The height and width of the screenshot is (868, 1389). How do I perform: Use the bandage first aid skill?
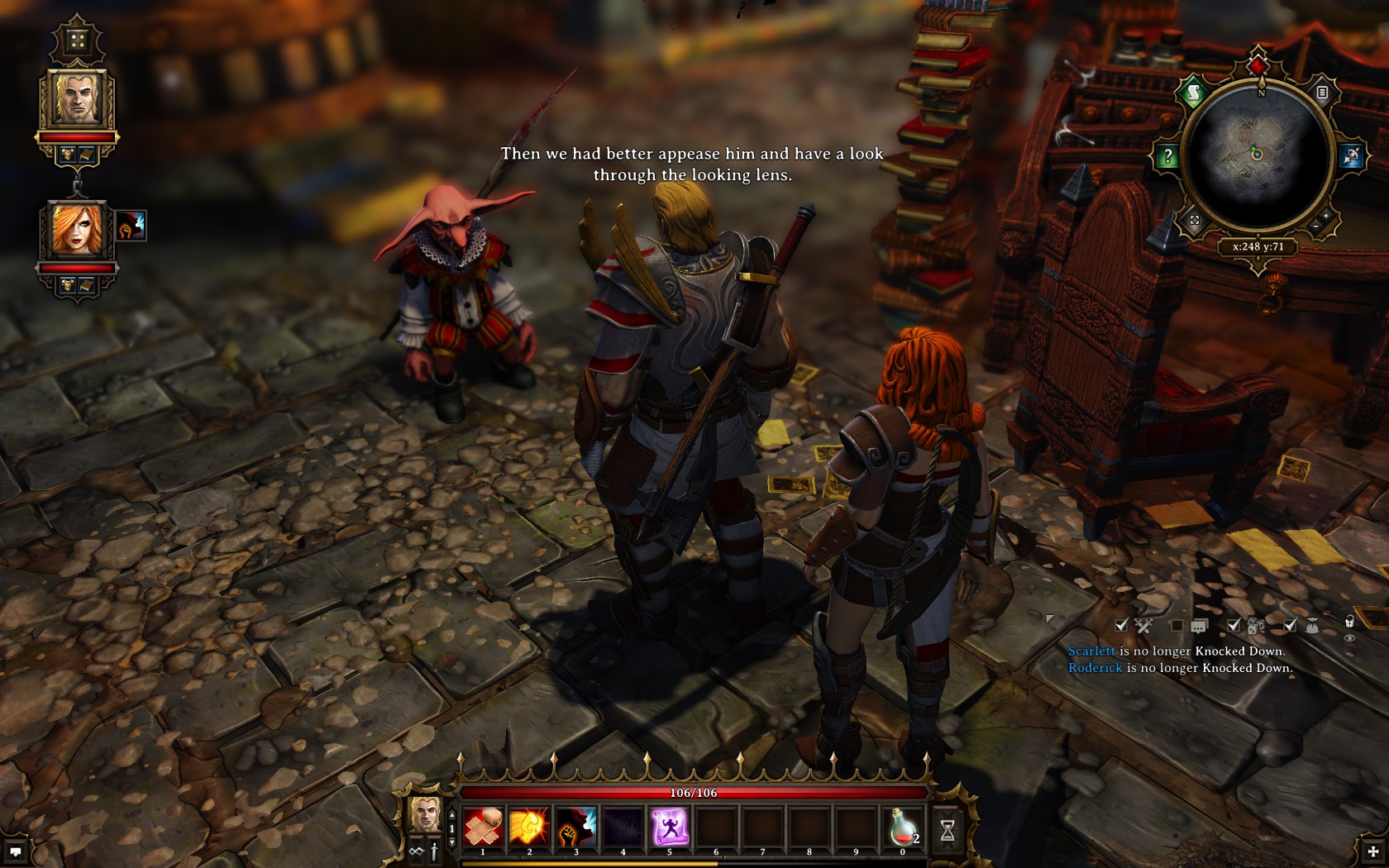click(x=483, y=826)
